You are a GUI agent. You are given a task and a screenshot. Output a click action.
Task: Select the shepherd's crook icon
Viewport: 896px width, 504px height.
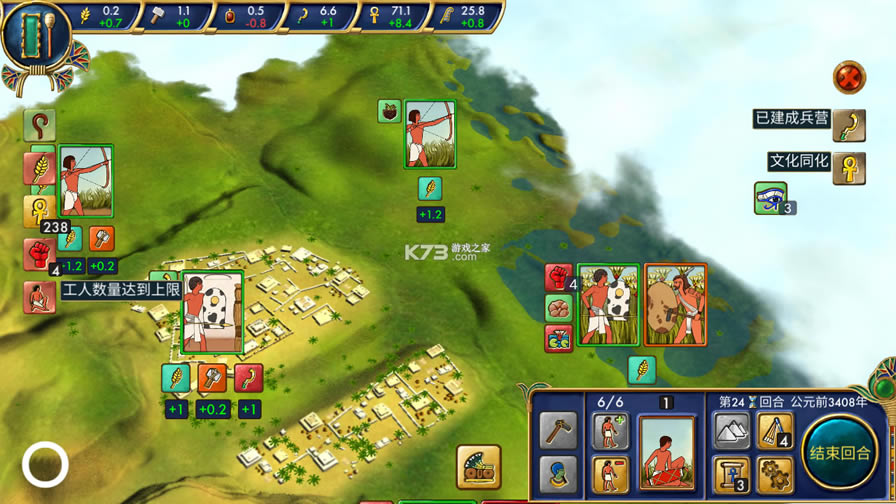coord(39,126)
